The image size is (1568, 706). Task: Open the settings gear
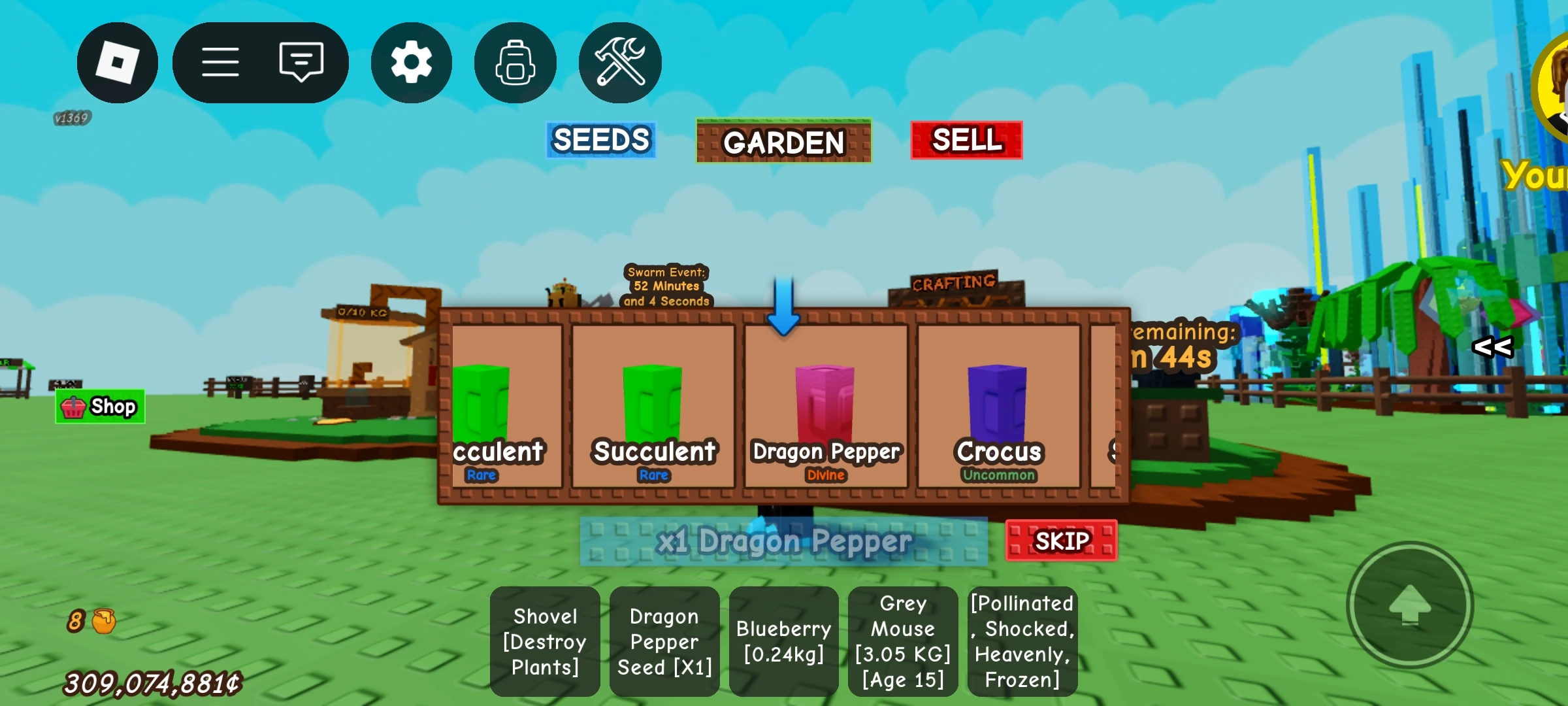[411, 62]
